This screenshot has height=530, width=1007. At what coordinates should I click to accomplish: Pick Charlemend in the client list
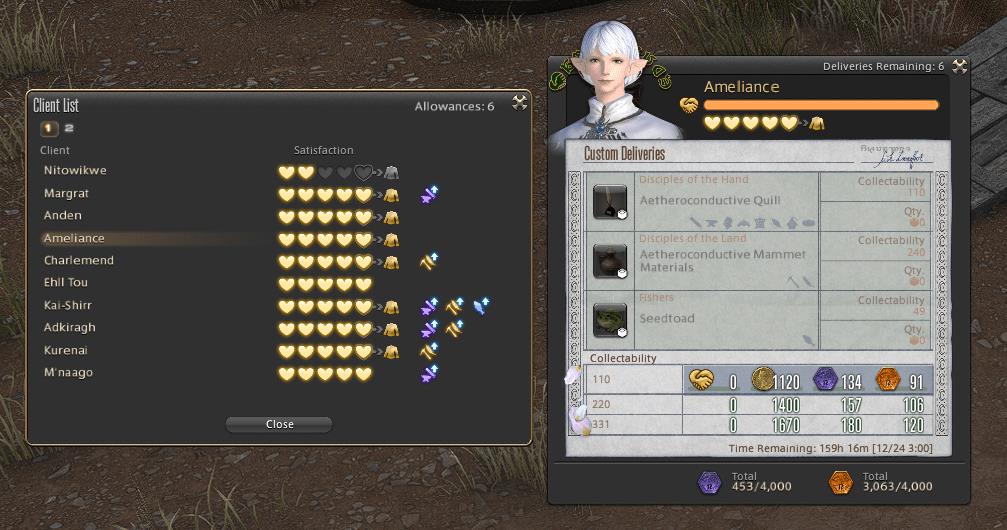[x=79, y=261]
